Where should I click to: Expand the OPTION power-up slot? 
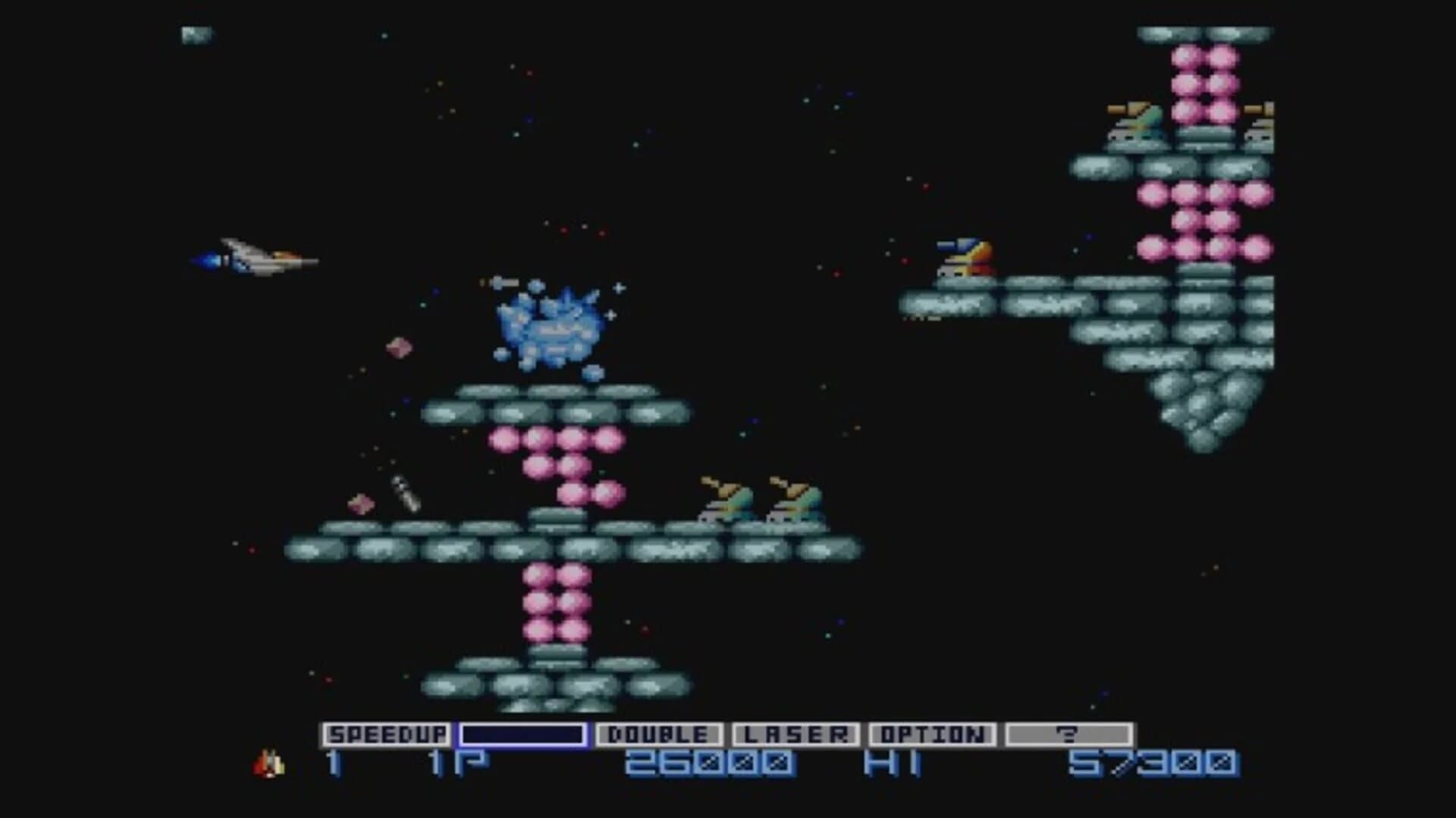[x=934, y=734]
